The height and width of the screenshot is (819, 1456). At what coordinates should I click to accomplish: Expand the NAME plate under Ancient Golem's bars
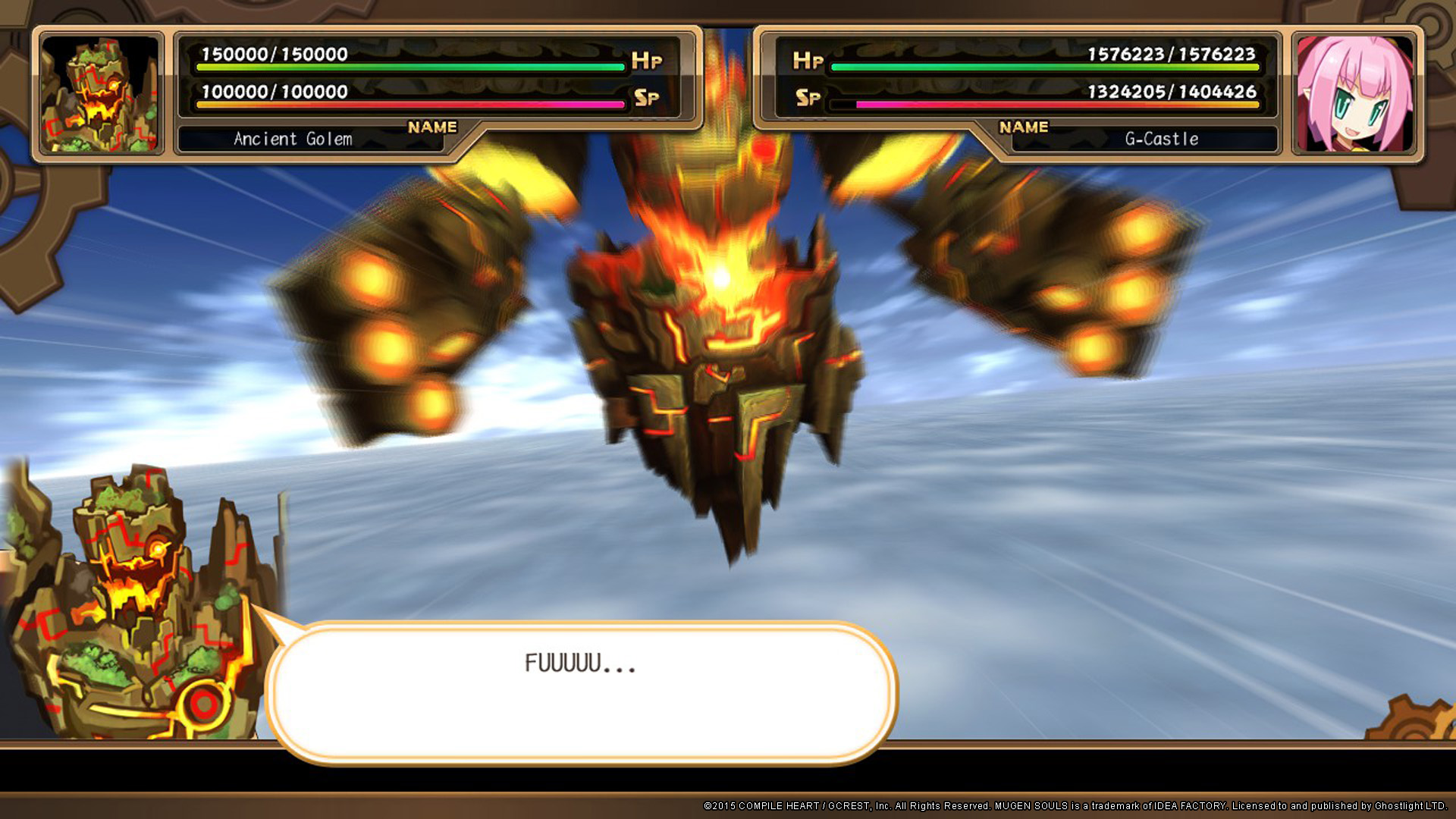[432, 127]
